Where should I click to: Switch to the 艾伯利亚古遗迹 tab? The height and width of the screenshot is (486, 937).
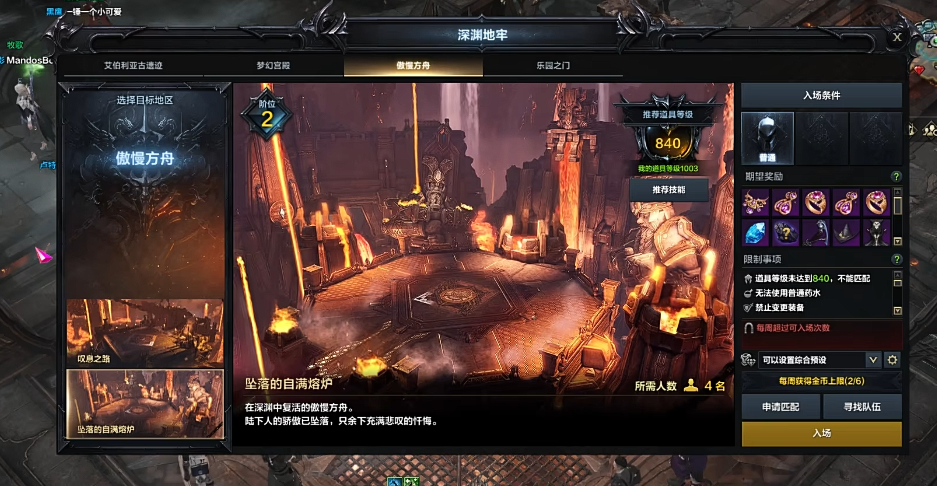pos(133,65)
